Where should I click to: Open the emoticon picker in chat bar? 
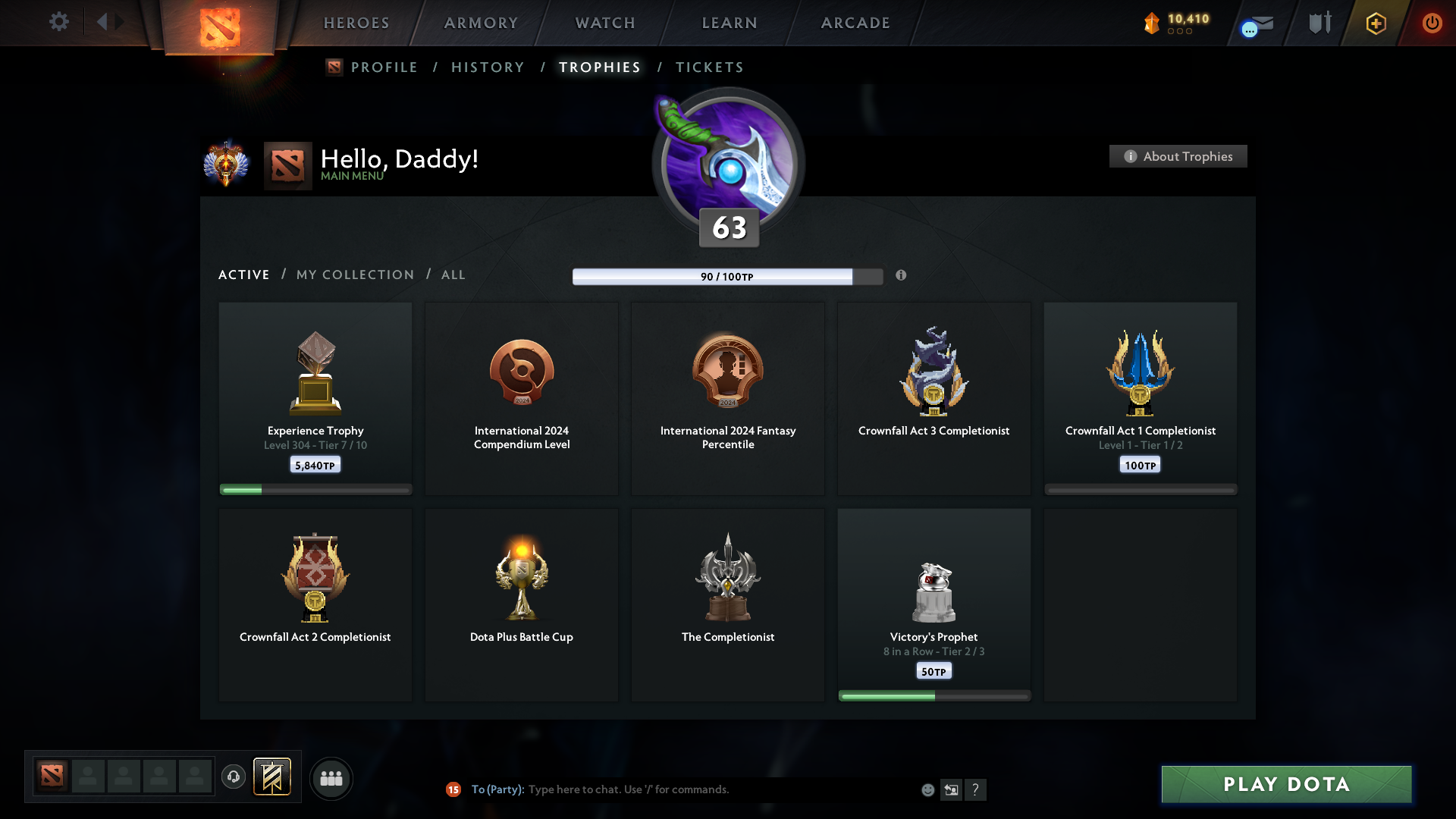tap(928, 789)
